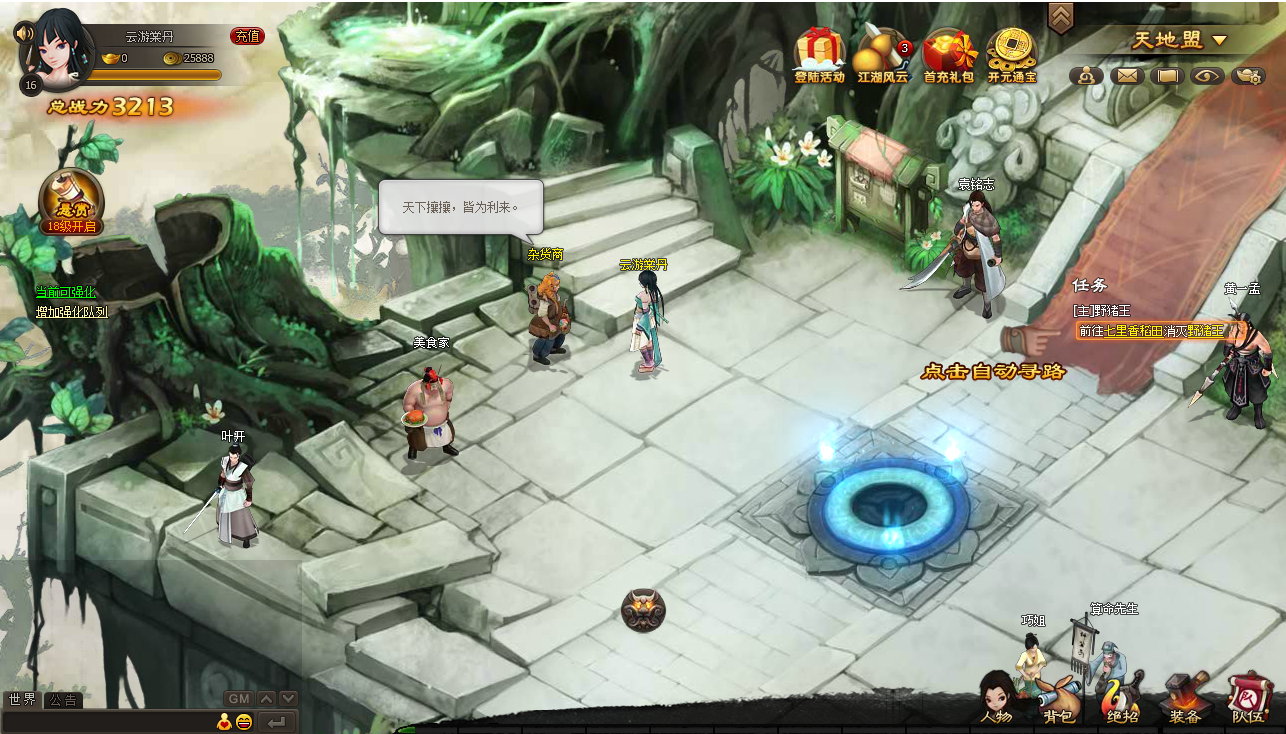The width and height of the screenshot is (1286, 734).
Task: Open the 队伍 team scroll menu
Action: 1247,699
